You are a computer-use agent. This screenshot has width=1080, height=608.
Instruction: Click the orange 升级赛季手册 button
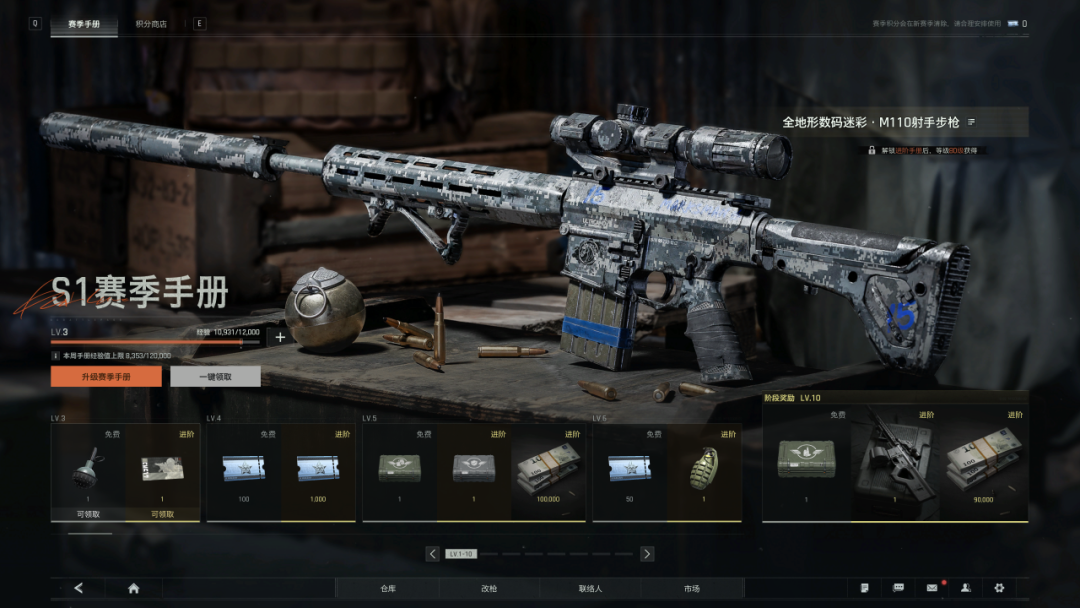tap(106, 376)
